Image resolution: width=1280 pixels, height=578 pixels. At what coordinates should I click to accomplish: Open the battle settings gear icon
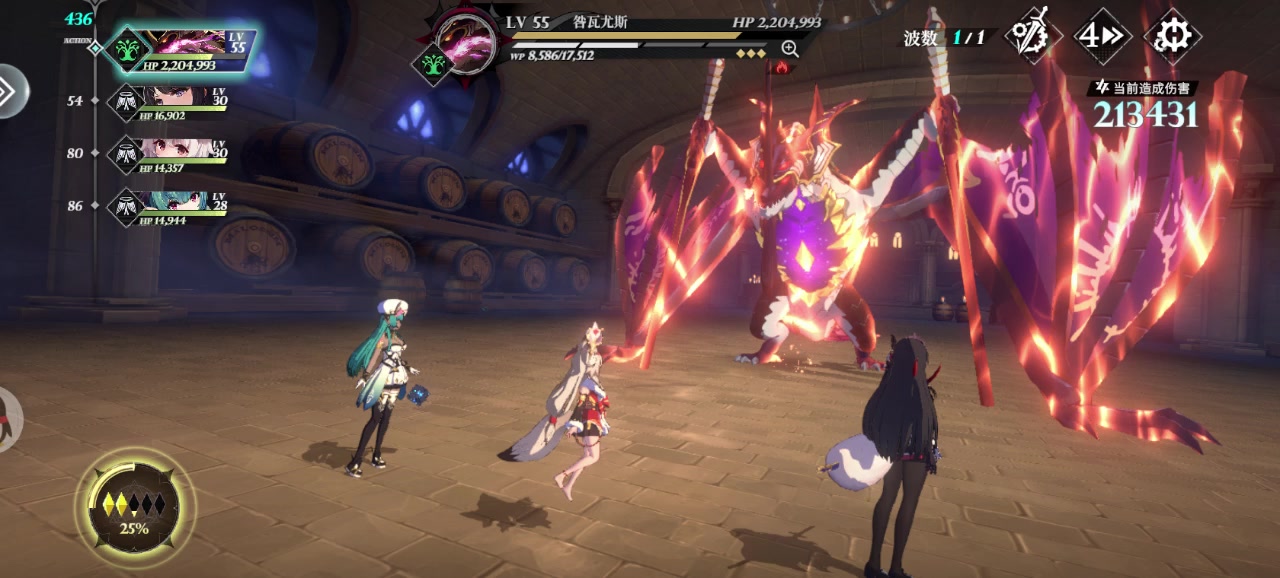(1172, 37)
